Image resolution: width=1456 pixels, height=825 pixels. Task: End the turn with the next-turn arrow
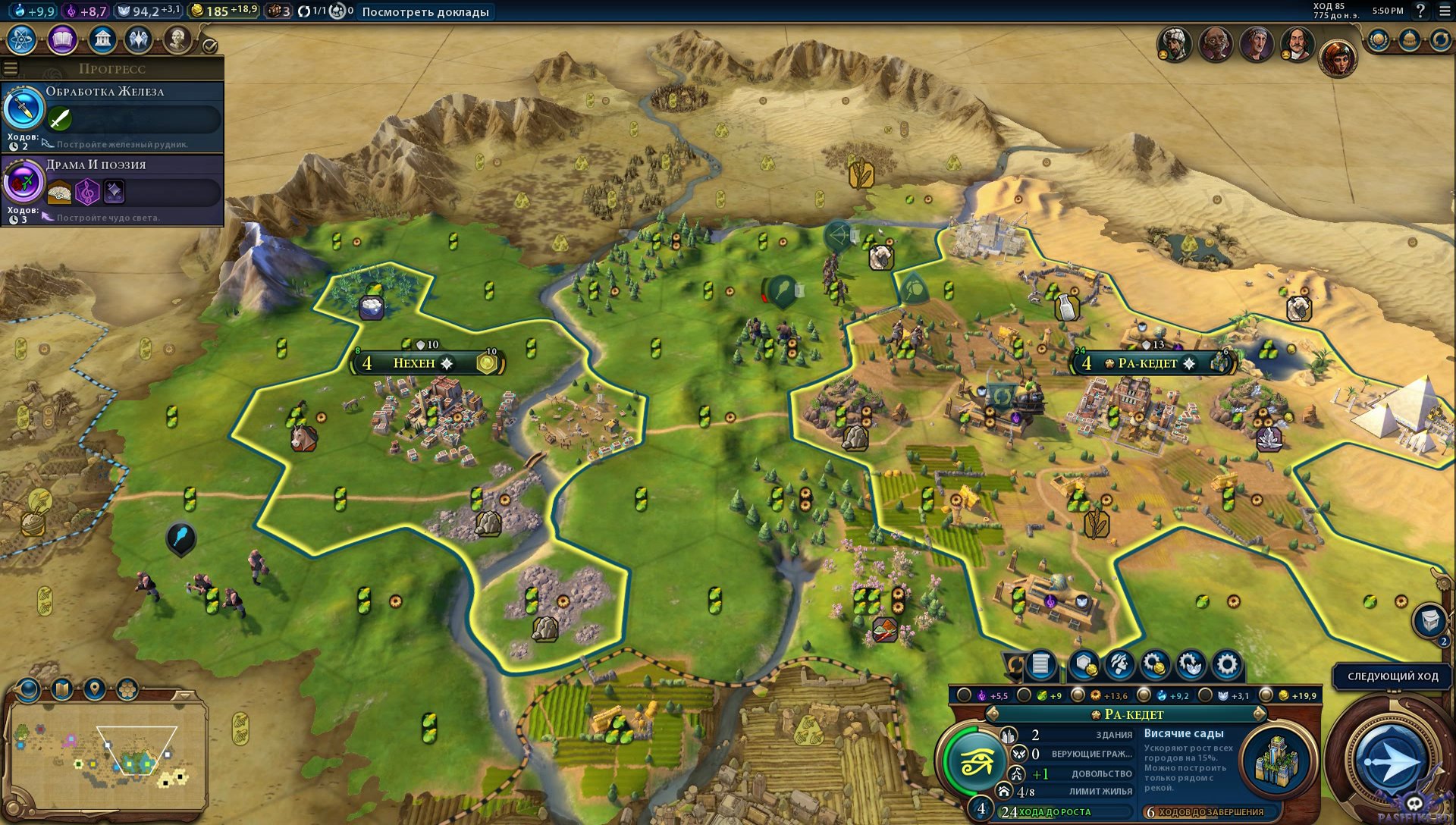(x=1390, y=761)
